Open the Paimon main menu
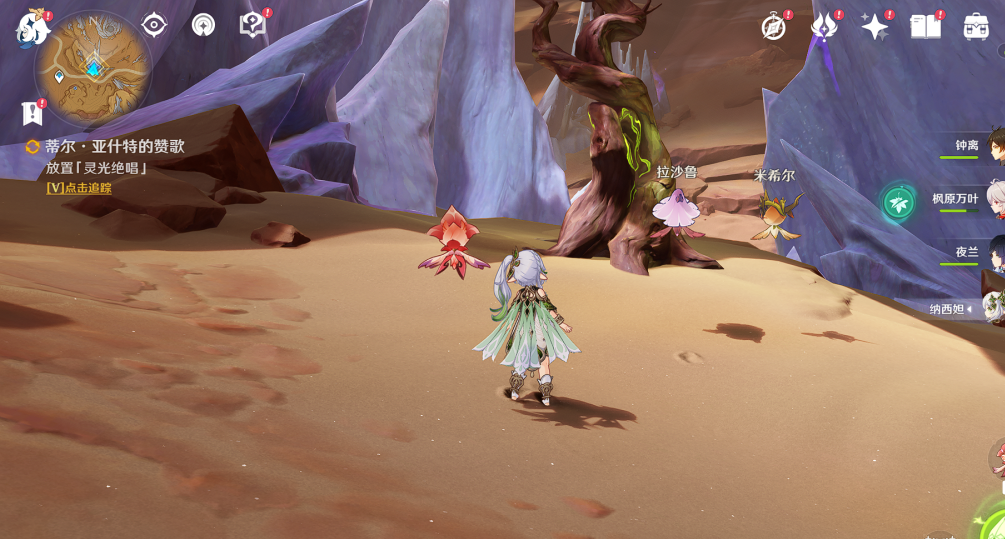This screenshot has height=539, width=1005. (x=32, y=27)
